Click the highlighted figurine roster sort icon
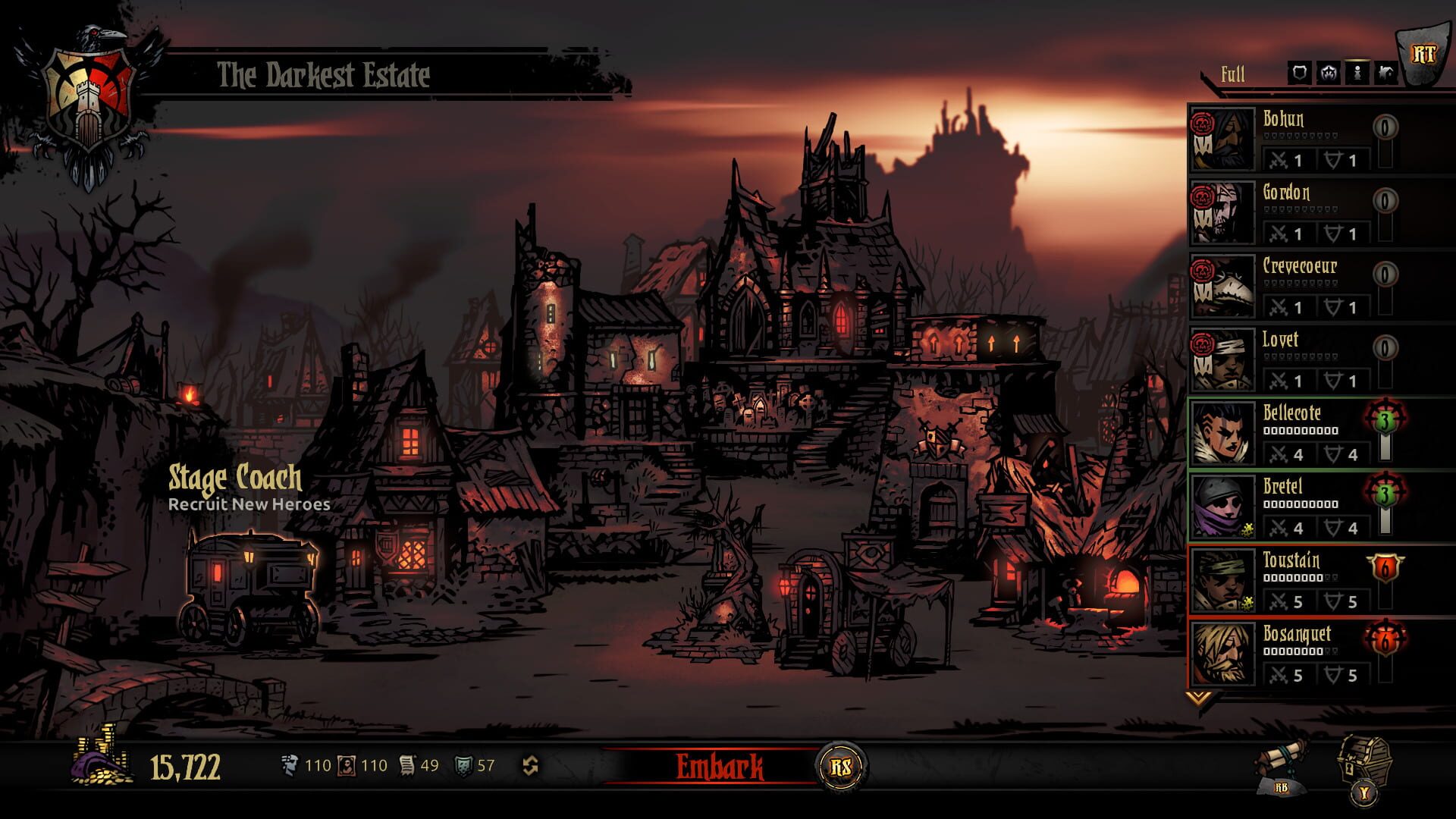1456x819 pixels. [1356, 73]
